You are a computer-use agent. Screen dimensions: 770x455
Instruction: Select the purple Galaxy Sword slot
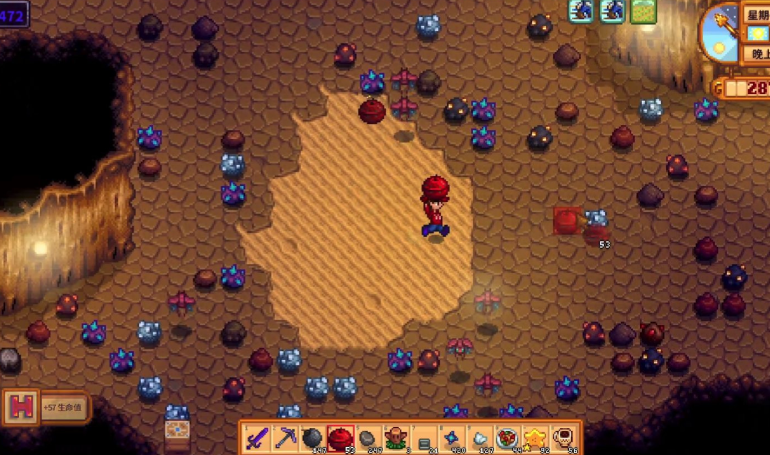[258, 439]
